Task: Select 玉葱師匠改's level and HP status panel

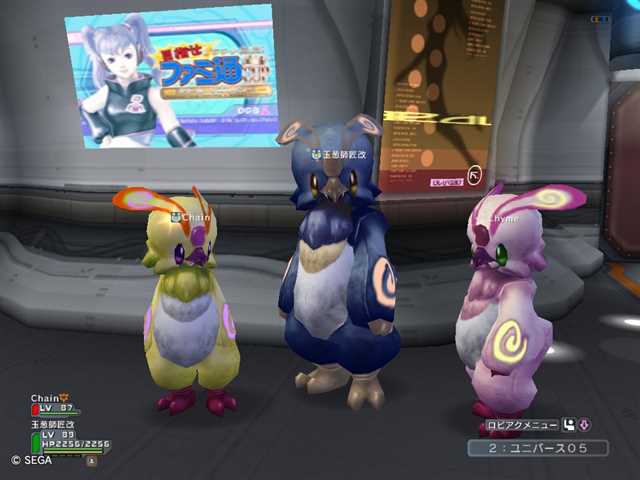Action: (x=68, y=438)
